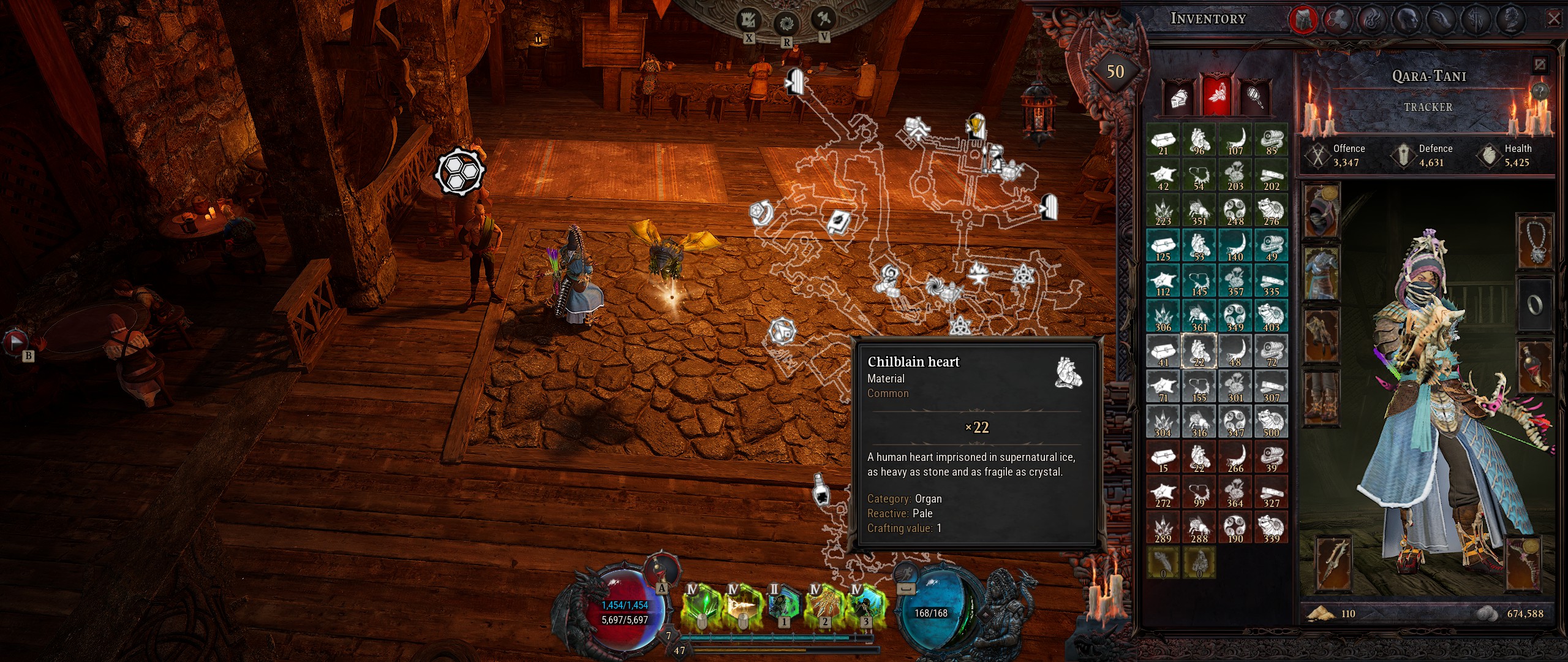Open the hexagon skill-tree tab
This screenshot has width=1568, height=662.
pyautogui.click(x=1338, y=20)
